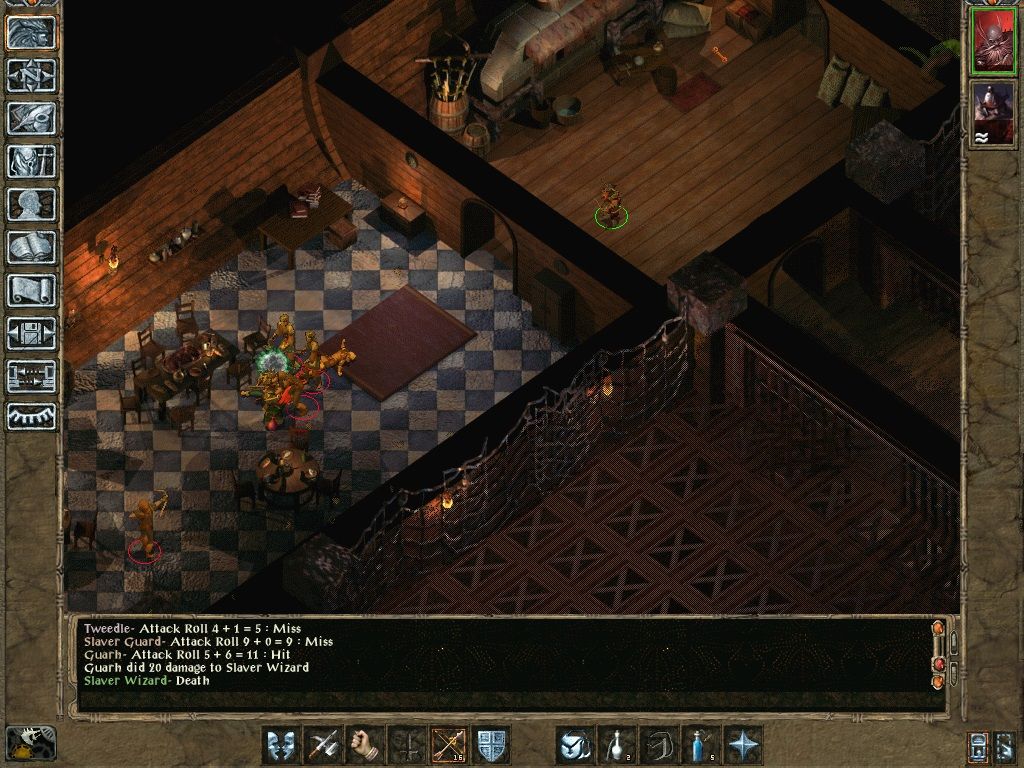The height and width of the screenshot is (768, 1024).
Task: Activate the talk masks action button
Action: point(281,745)
